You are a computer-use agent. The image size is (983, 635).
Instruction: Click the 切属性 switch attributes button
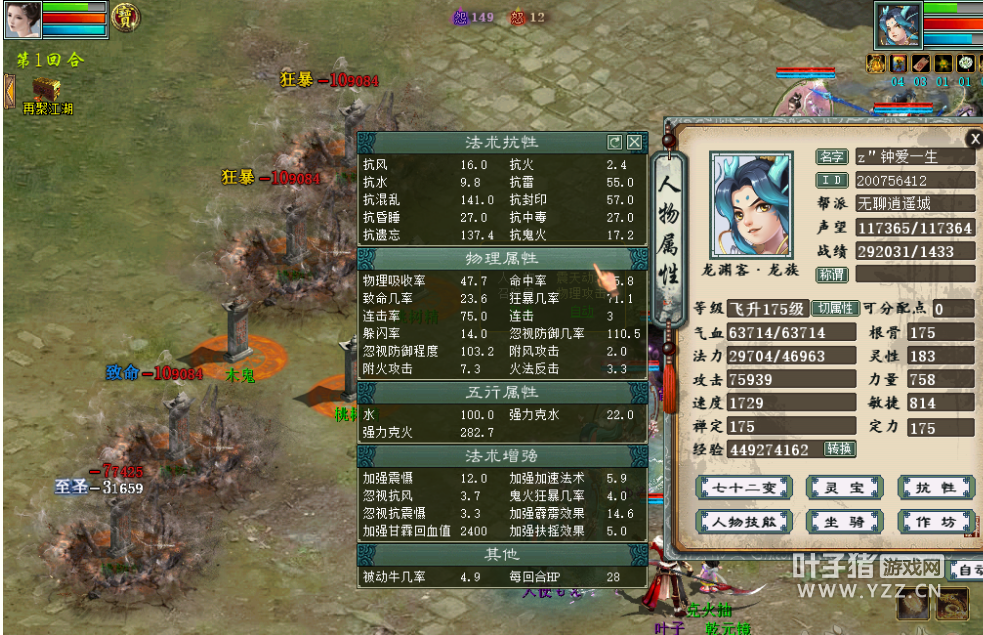[834, 308]
